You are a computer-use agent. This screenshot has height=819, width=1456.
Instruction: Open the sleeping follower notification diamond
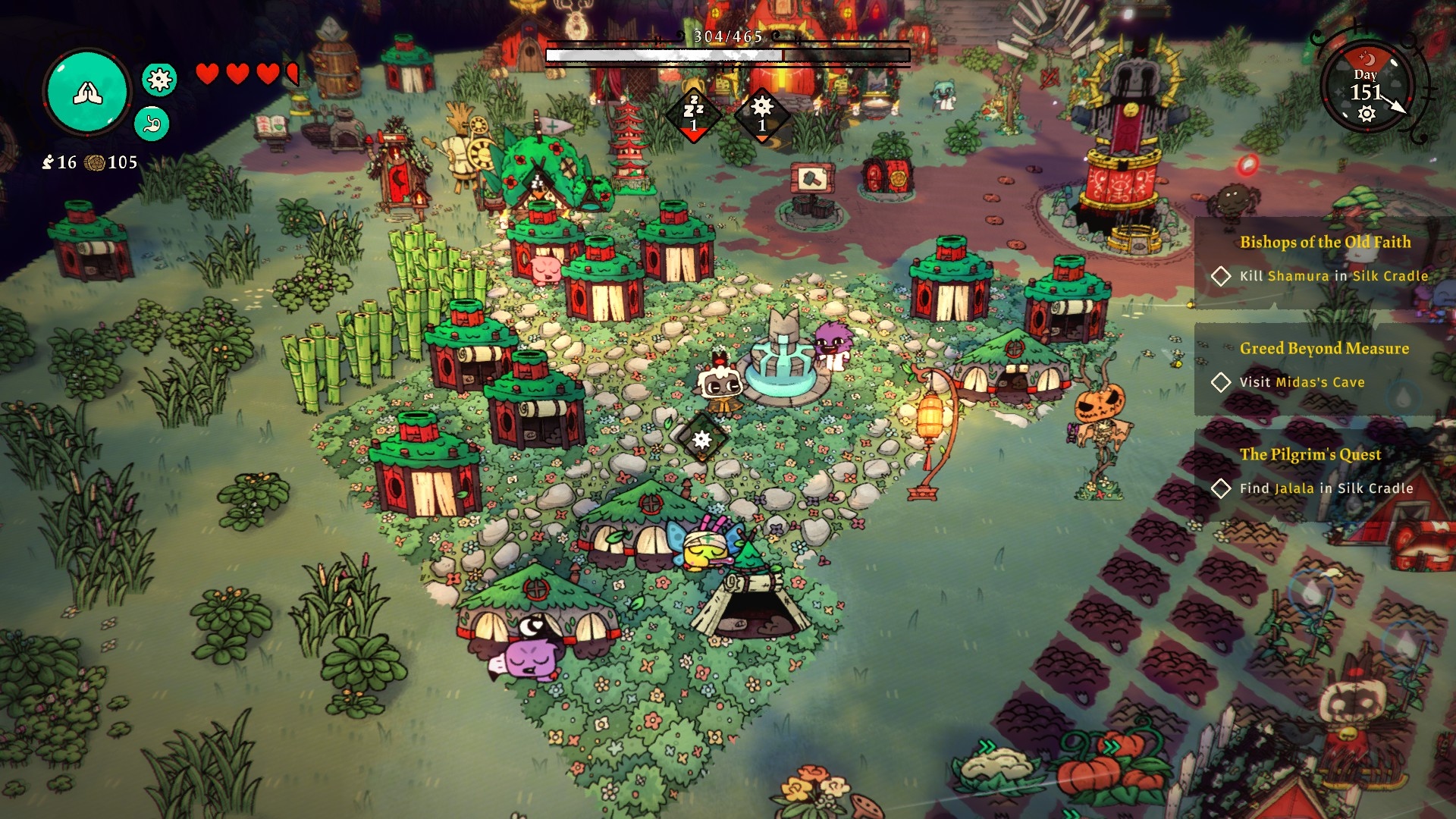693,115
